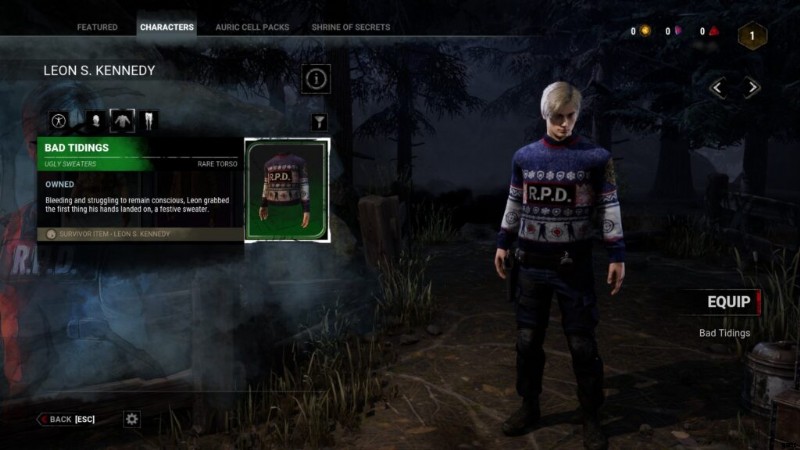This screenshot has width=800, height=450.
Task: Open the Shrine of Secrets tab
Action: [351, 27]
